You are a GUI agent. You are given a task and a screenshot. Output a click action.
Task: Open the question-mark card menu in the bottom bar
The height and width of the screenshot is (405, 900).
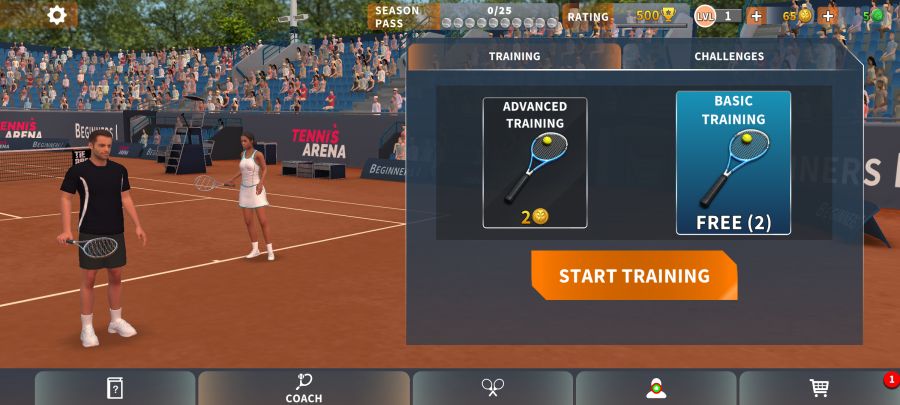[x=115, y=388]
